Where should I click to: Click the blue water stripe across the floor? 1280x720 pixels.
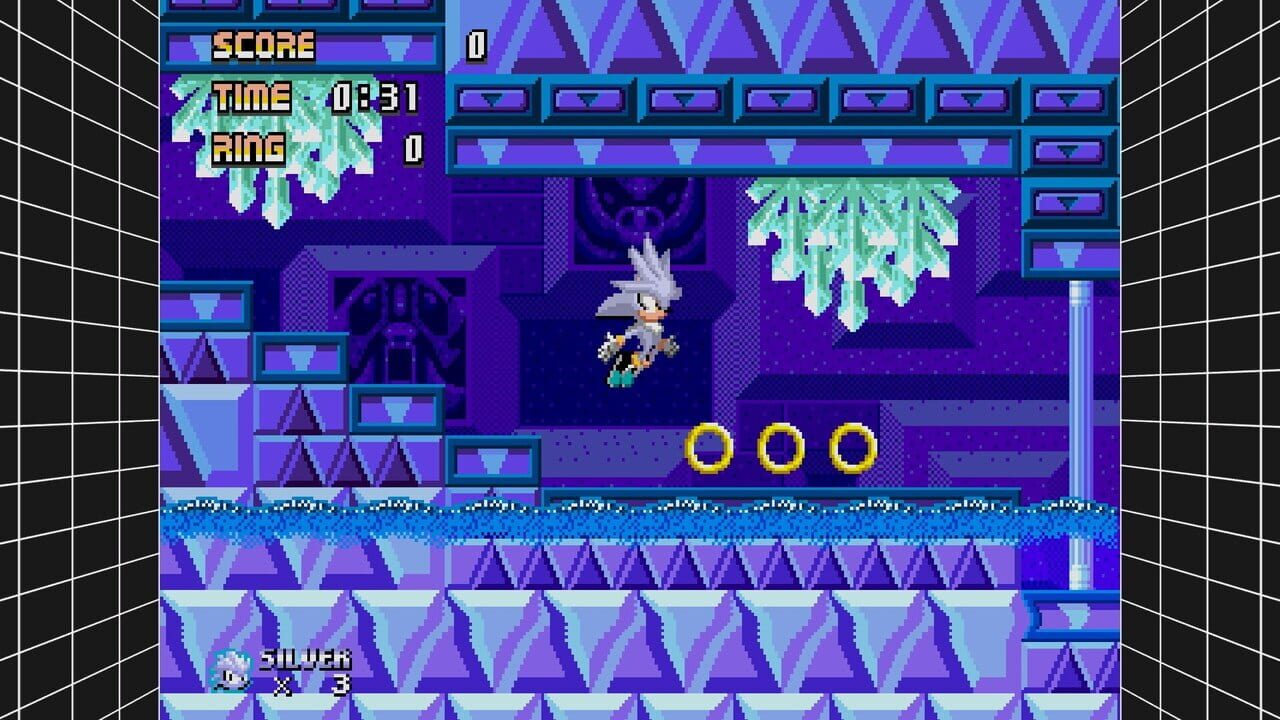coord(640,515)
